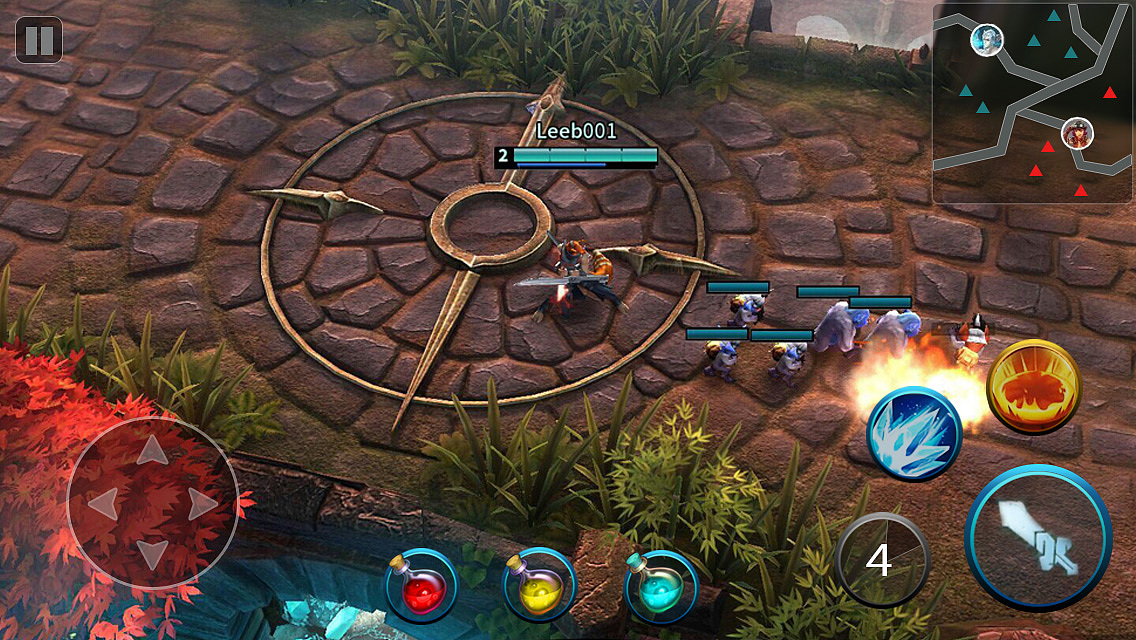Tap the down arrow on movement pad
The width and height of the screenshot is (1136, 640).
152,553
